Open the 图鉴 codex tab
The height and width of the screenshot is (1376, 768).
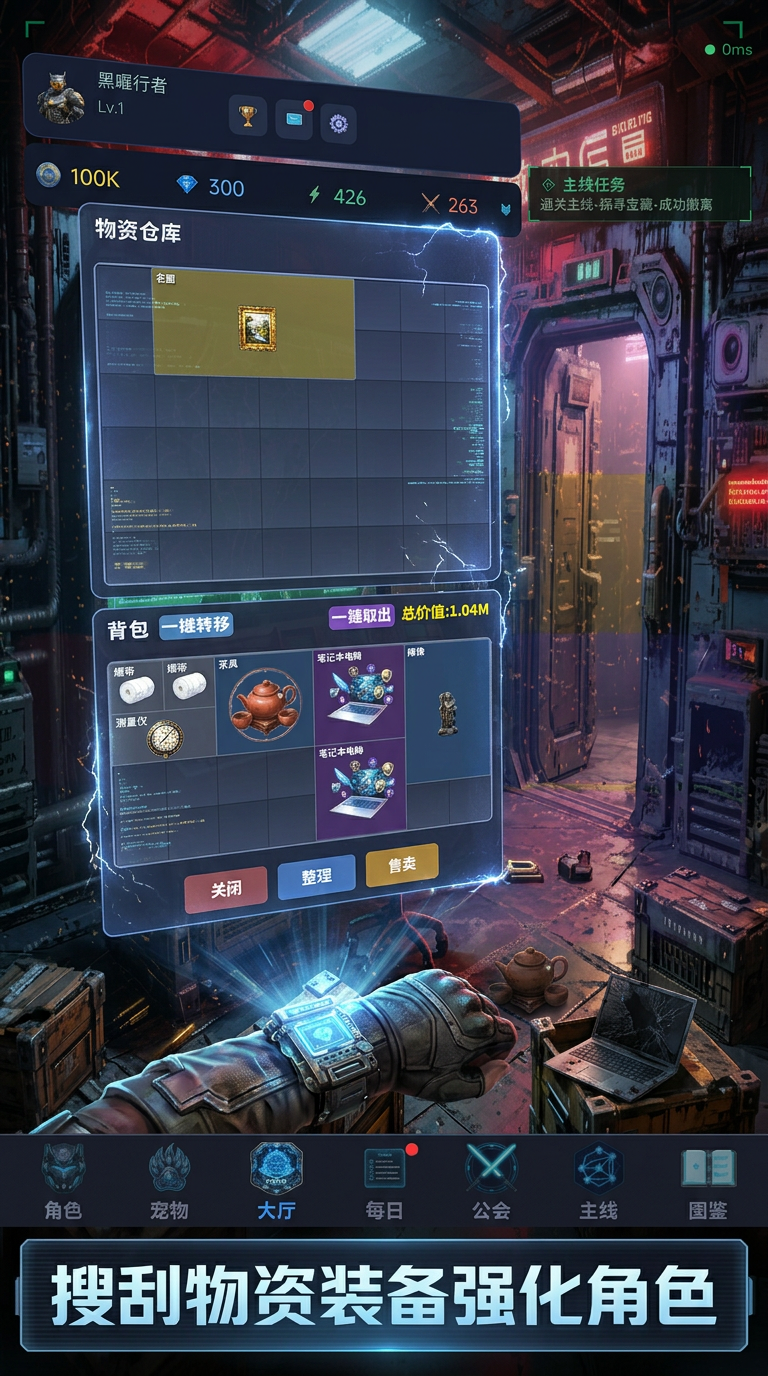[x=708, y=1181]
